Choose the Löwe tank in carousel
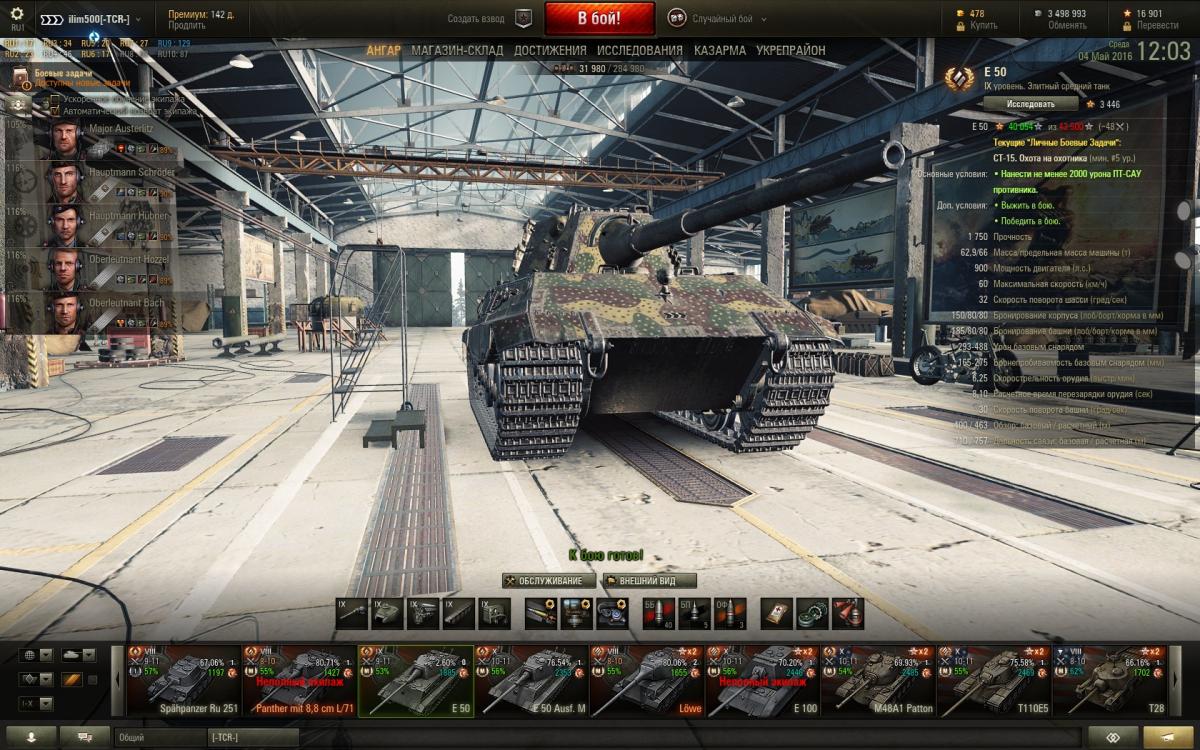 coord(646,680)
